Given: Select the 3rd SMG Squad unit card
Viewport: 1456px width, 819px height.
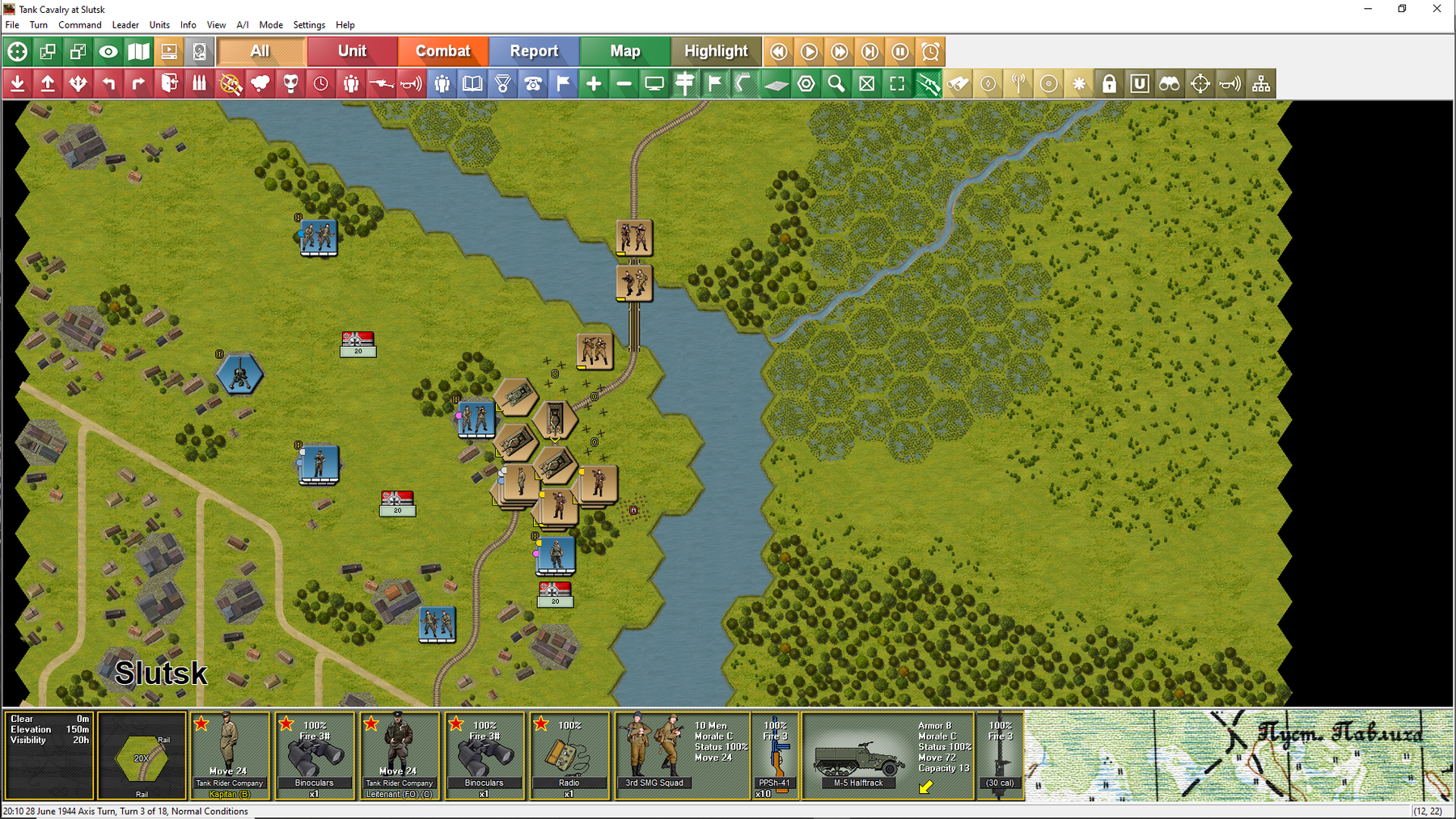Looking at the screenshot, I should tap(682, 755).
